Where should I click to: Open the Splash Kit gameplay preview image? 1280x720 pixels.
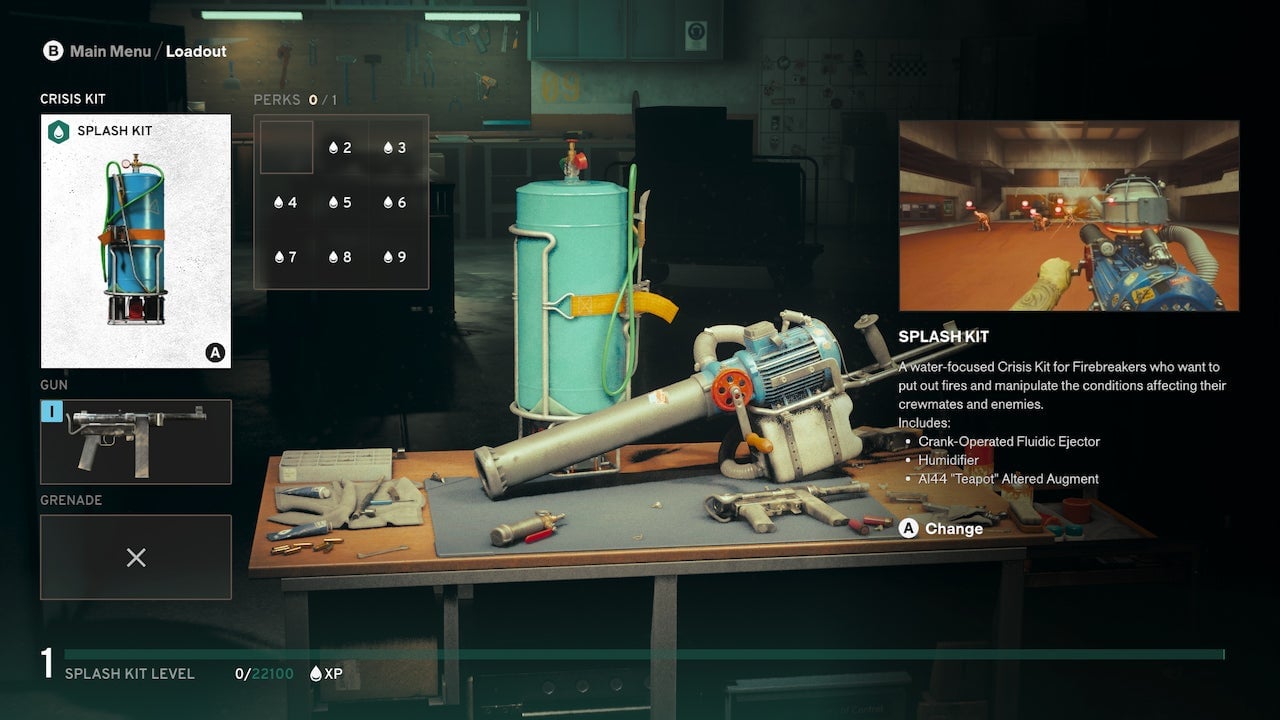coord(1068,215)
